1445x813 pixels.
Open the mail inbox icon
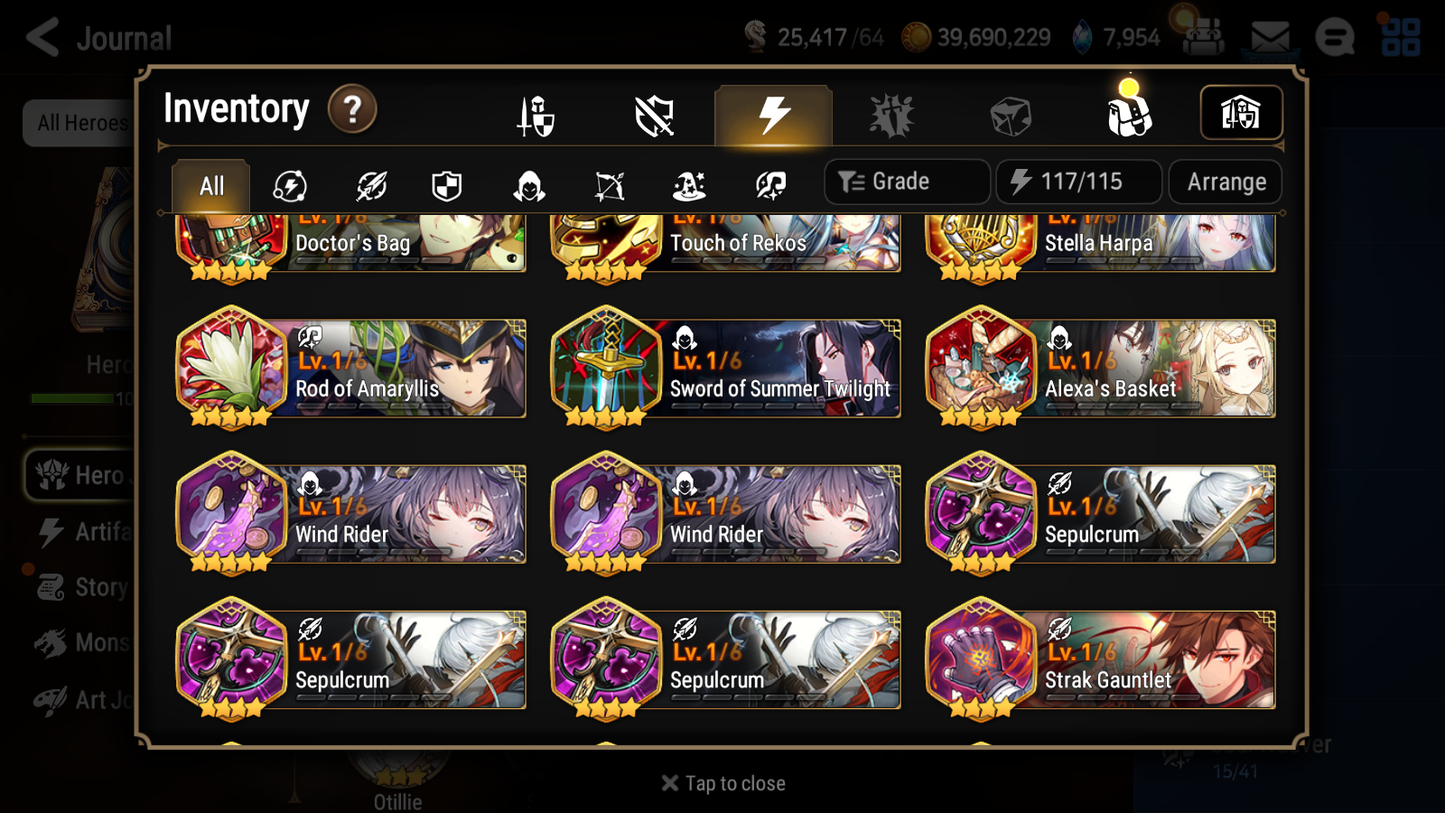(x=1268, y=36)
